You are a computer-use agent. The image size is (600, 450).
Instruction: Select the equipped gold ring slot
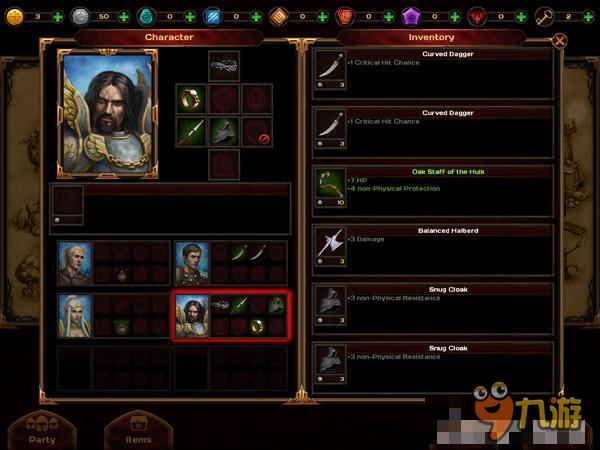(x=191, y=98)
